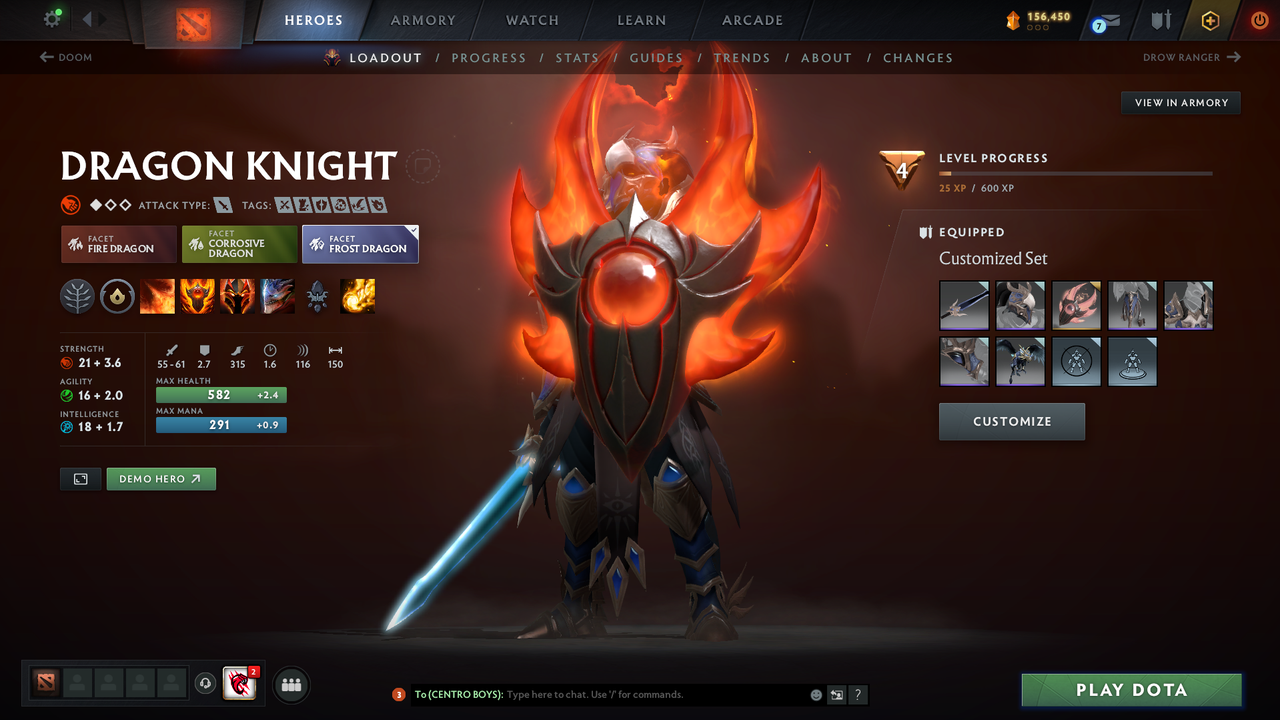Switch to the STATS tab
This screenshot has height=720, width=1280.
577,57
